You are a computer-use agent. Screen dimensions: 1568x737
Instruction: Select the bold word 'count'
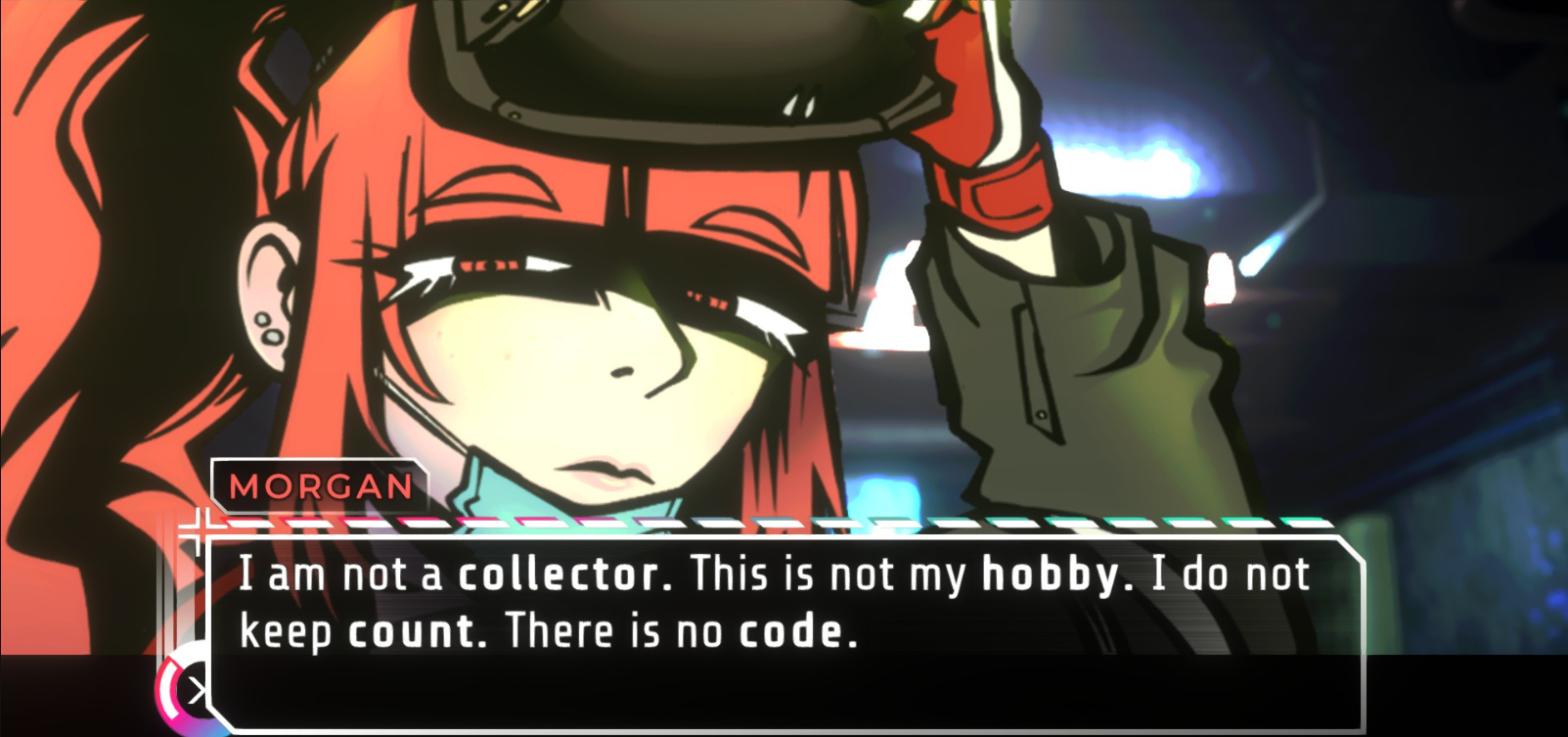(x=412, y=630)
